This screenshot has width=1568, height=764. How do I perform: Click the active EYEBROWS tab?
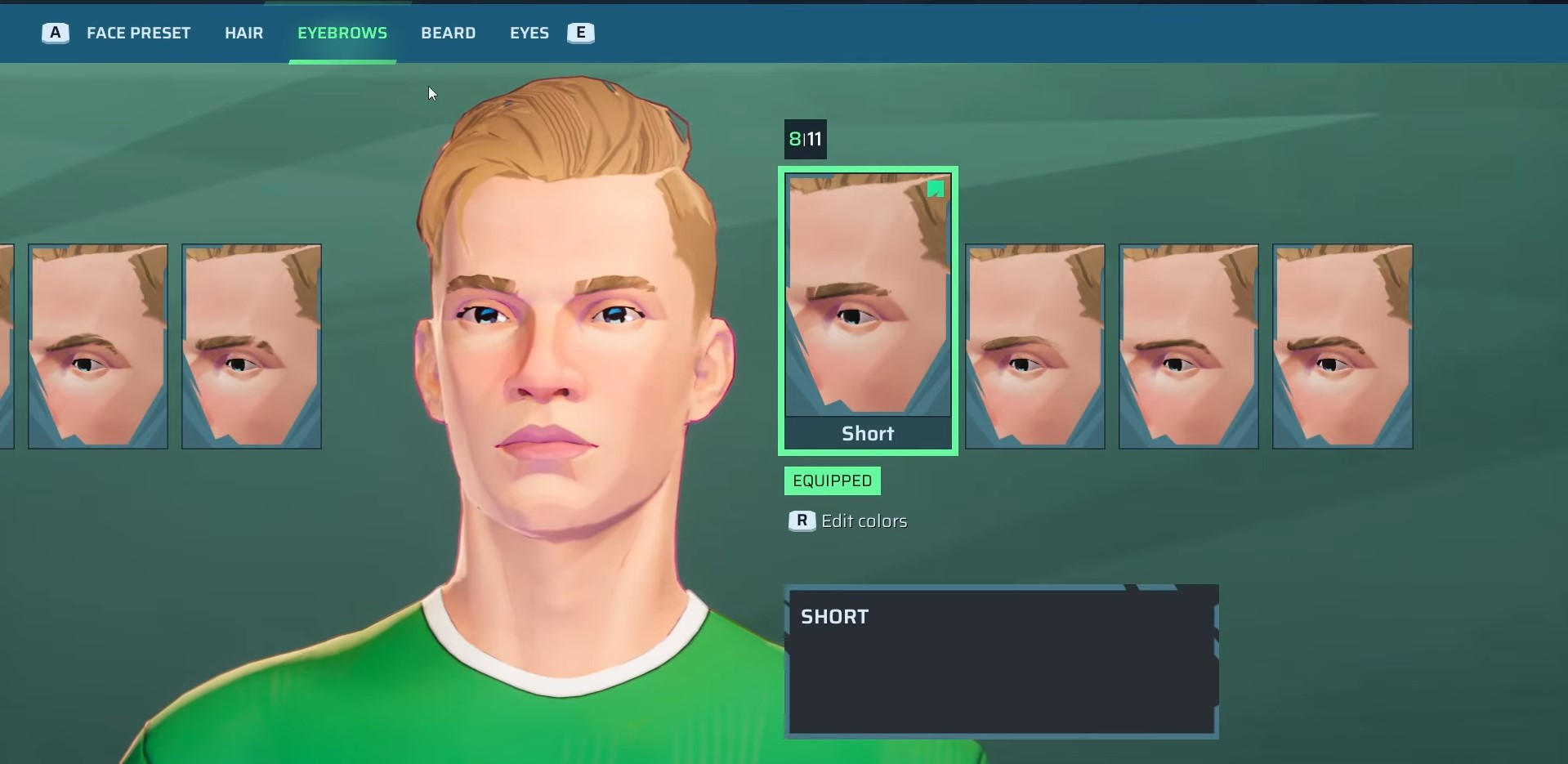342,33
